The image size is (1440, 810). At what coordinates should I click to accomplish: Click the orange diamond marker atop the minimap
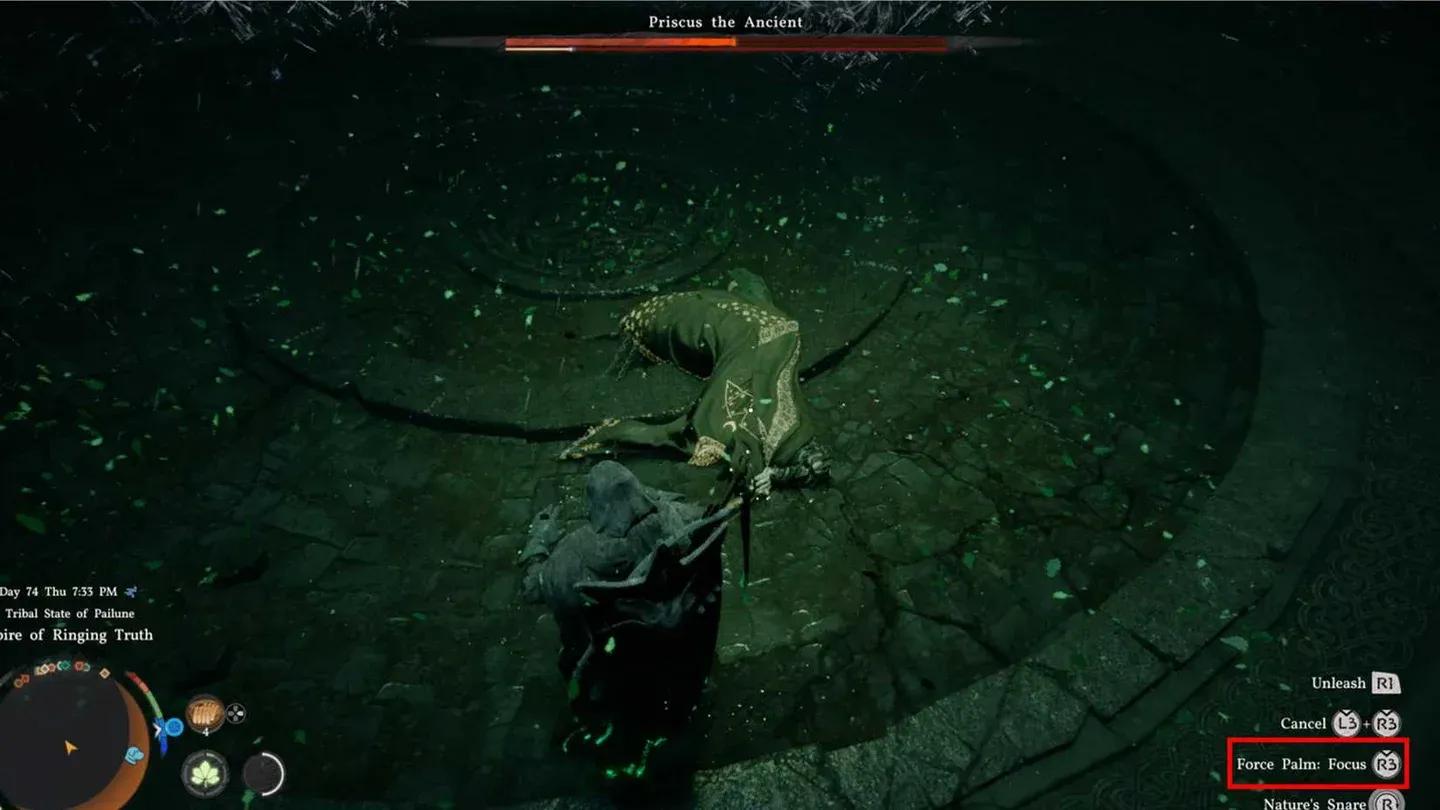coord(104,673)
